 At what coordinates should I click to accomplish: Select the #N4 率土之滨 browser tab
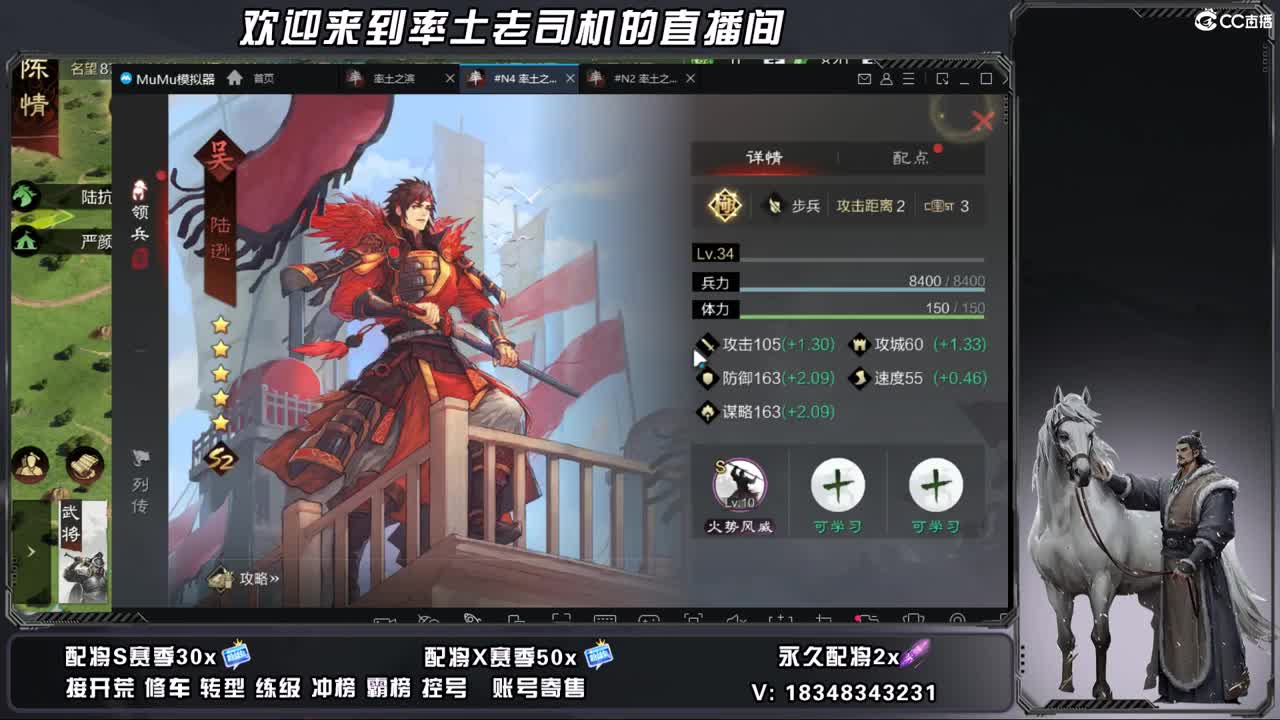tap(520, 77)
